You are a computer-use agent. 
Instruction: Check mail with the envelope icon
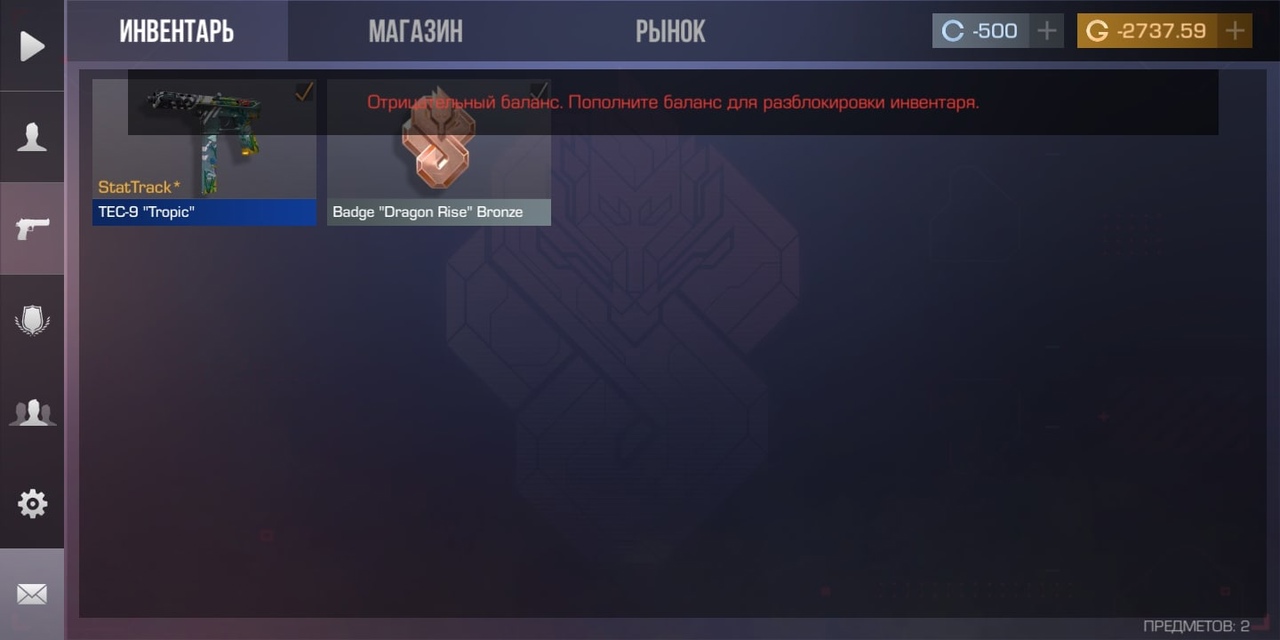[x=32, y=594]
